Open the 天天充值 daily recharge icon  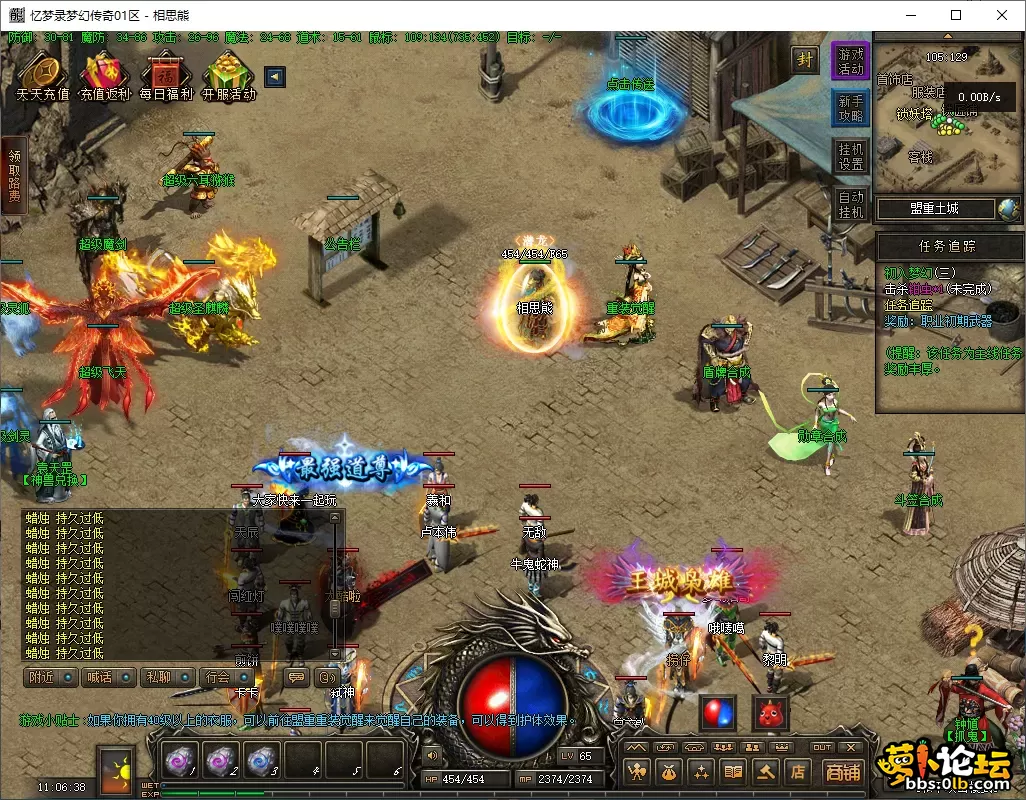(x=42, y=74)
